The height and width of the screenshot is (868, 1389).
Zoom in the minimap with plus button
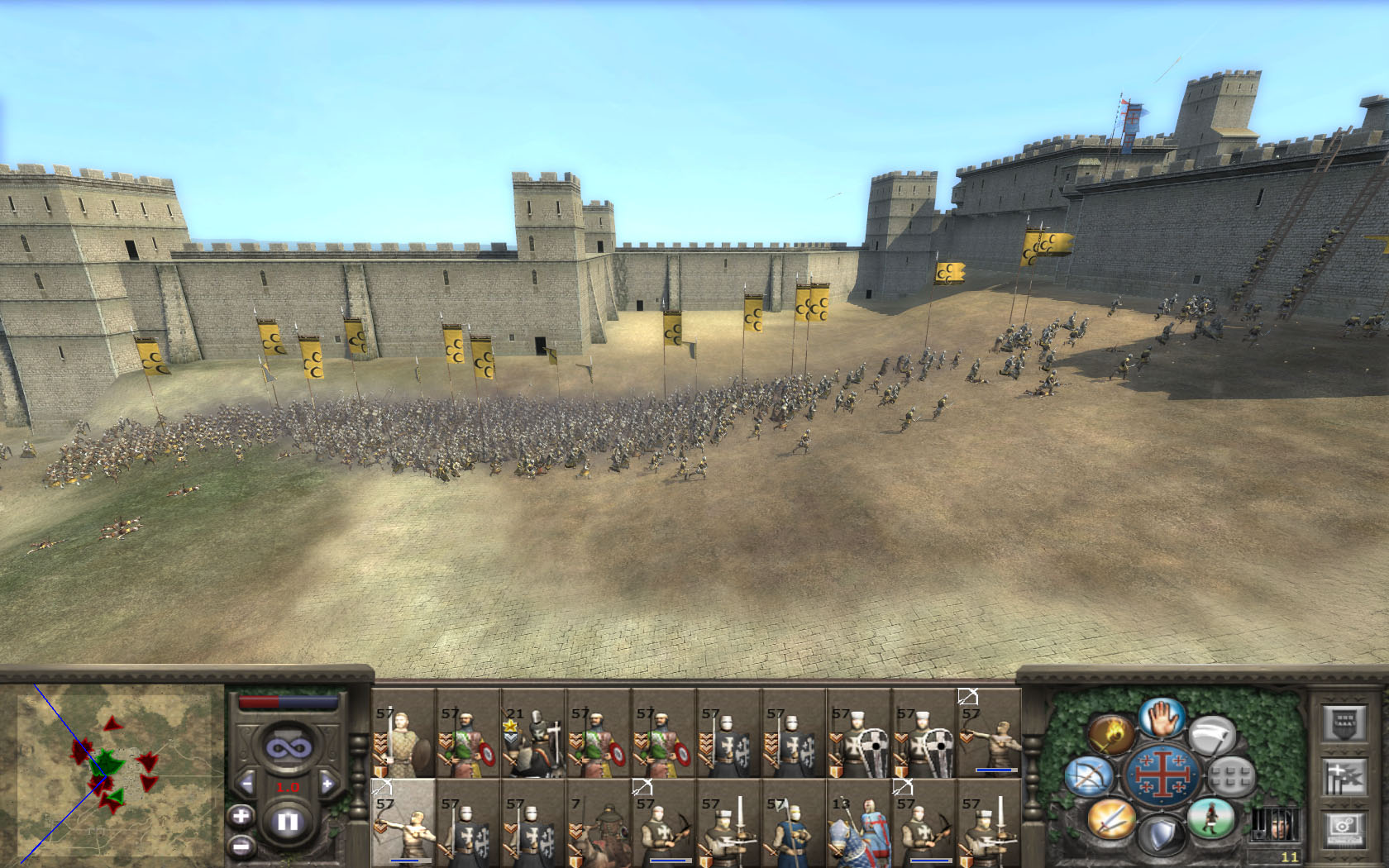click(x=241, y=817)
